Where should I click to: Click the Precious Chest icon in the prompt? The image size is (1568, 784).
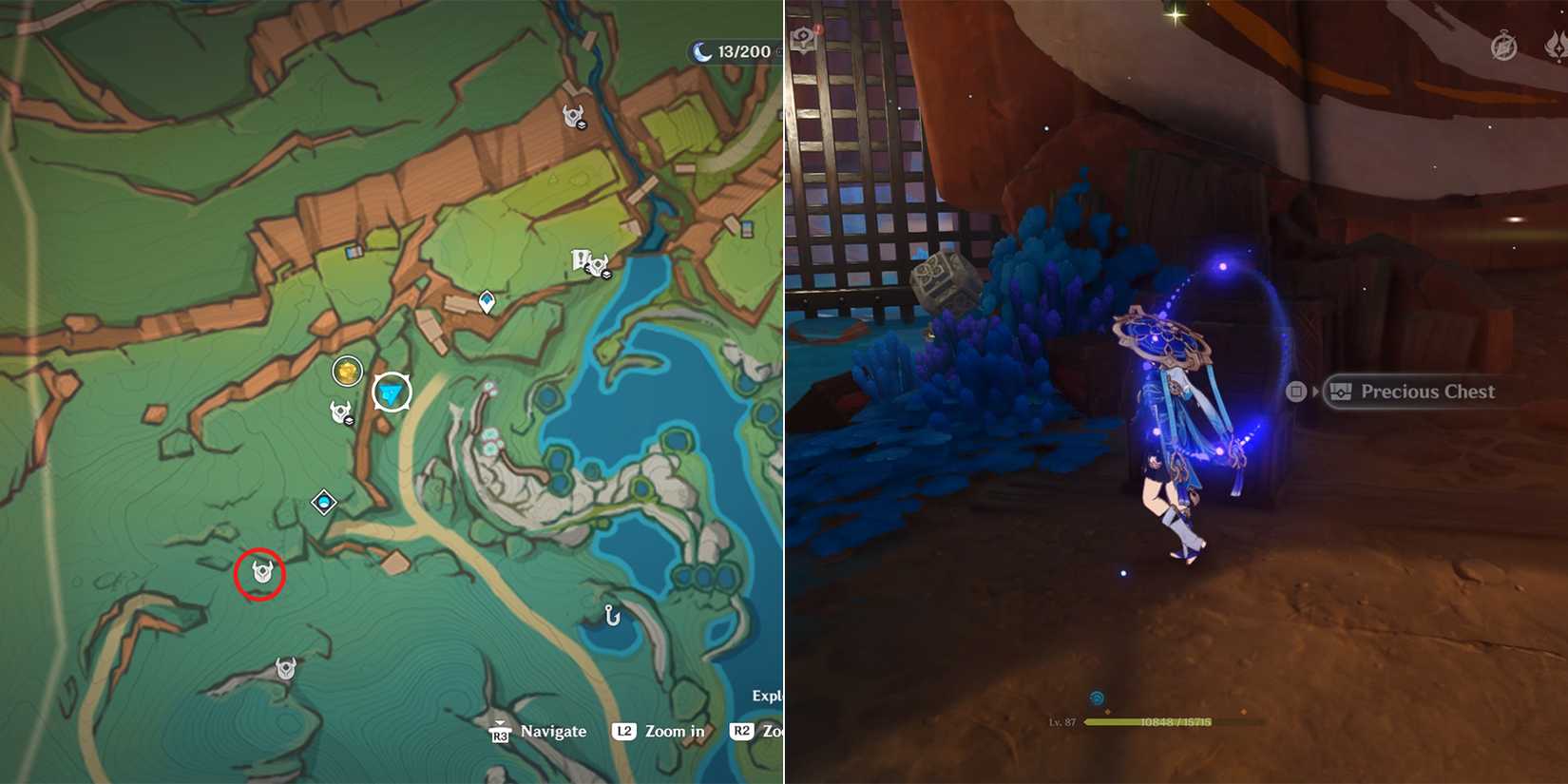coord(1340,391)
